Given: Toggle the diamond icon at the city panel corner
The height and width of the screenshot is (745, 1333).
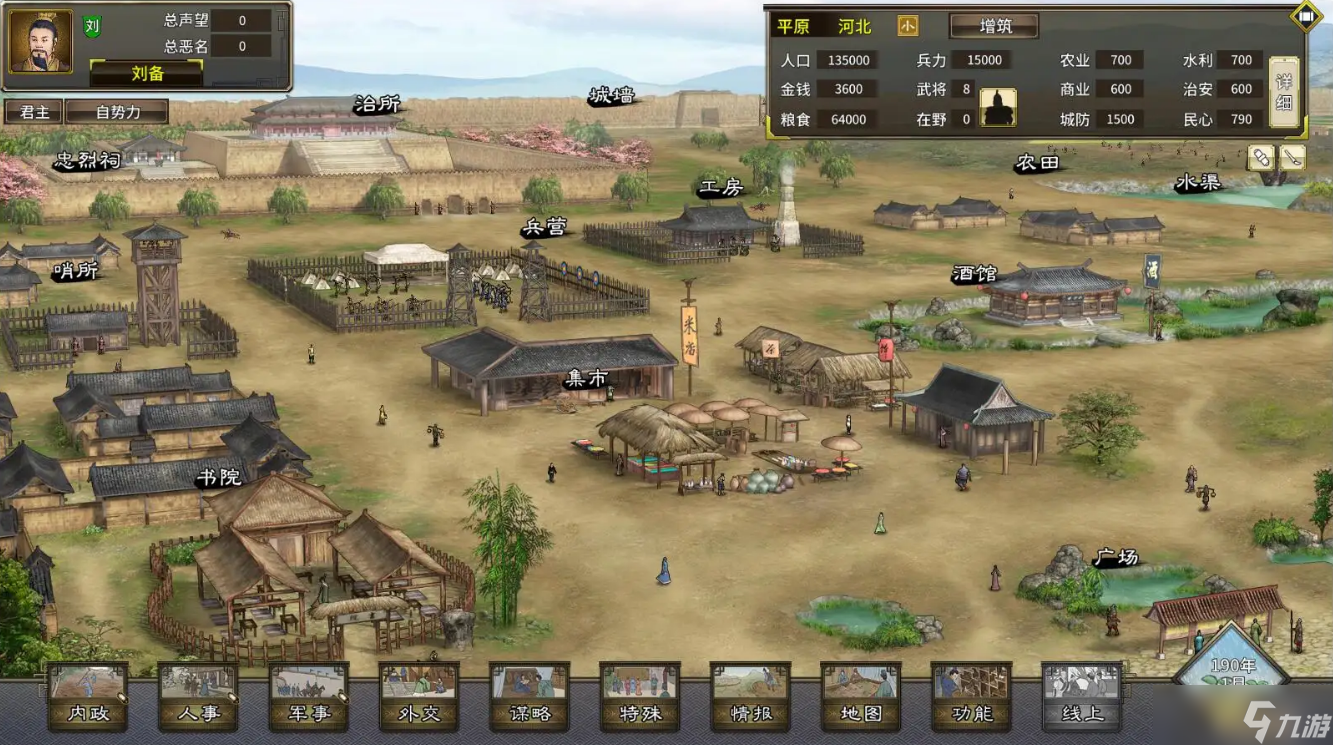Looking at the screenshot, I should [1306, 16].
